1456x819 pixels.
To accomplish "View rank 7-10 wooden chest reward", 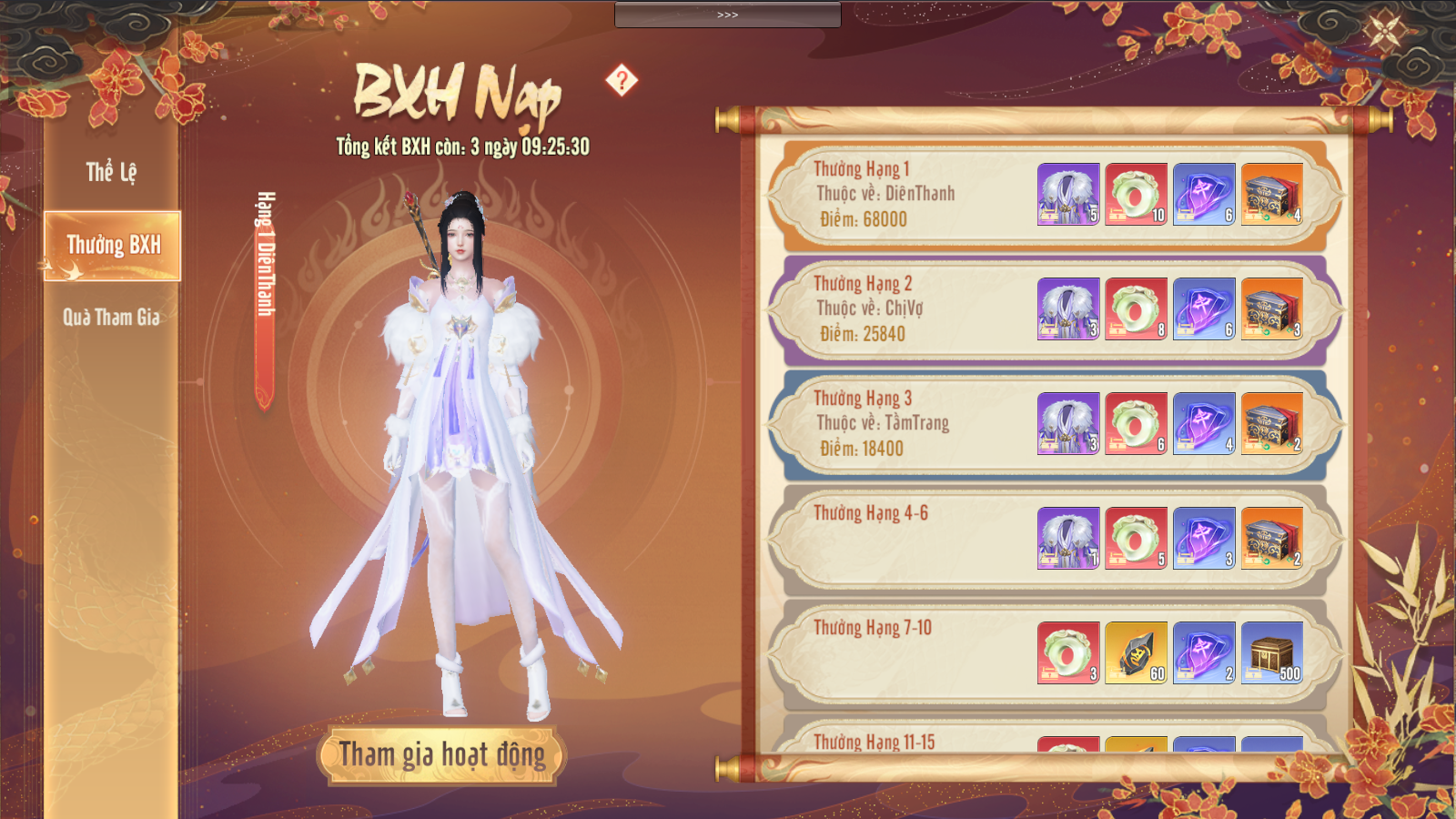I will 1272,652.
